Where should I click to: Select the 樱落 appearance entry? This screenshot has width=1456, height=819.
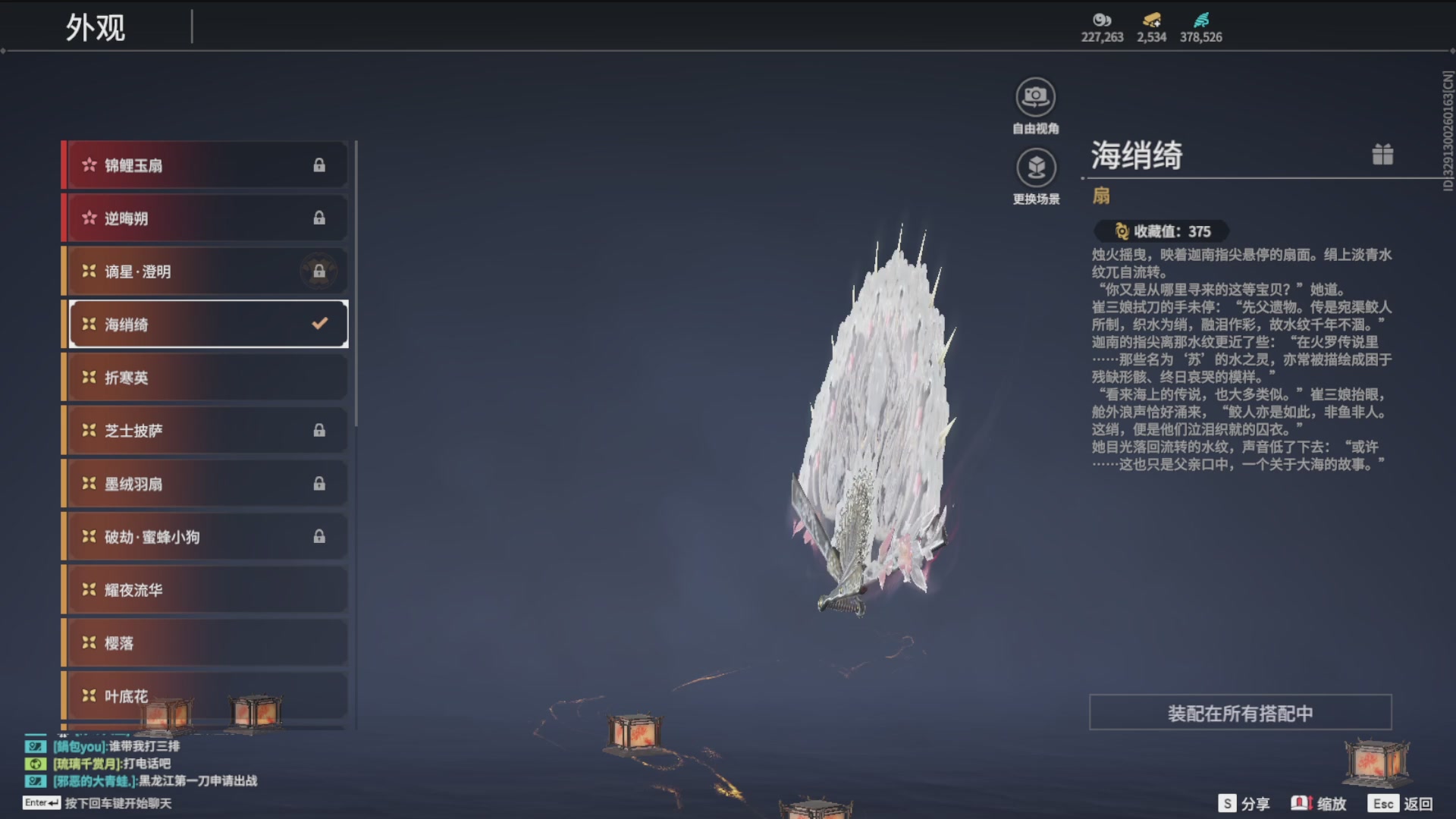tap(205, 642)
